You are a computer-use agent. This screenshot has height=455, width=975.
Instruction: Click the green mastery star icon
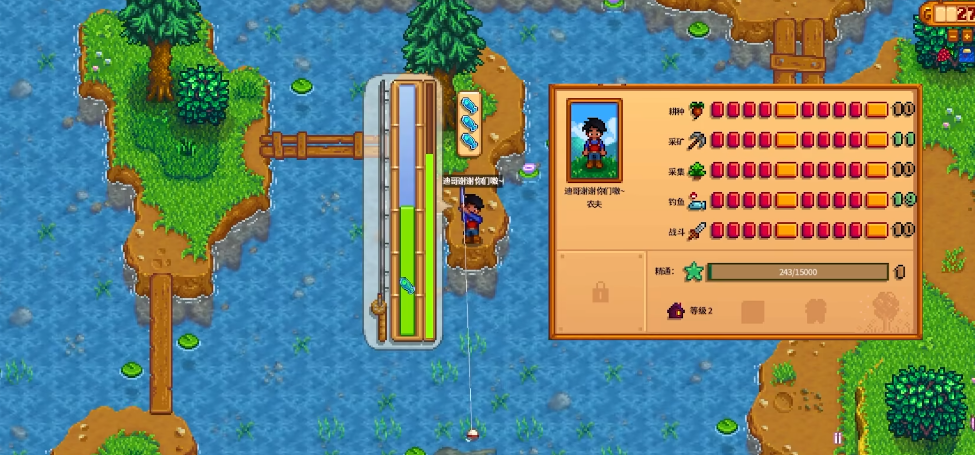coord(691,272)
